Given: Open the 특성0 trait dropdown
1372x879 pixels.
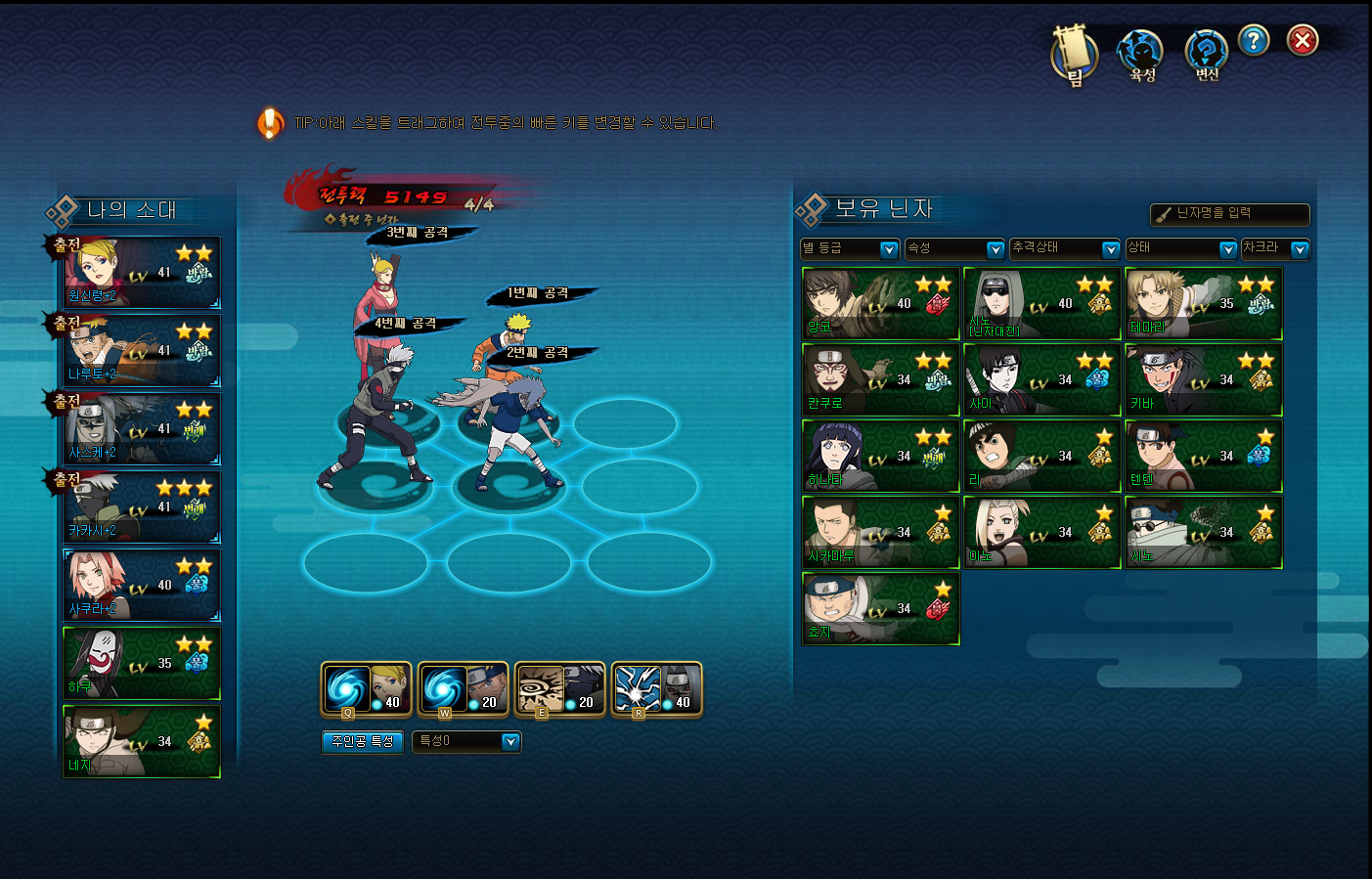Looking at the screenshot, I should click(466, 742).
